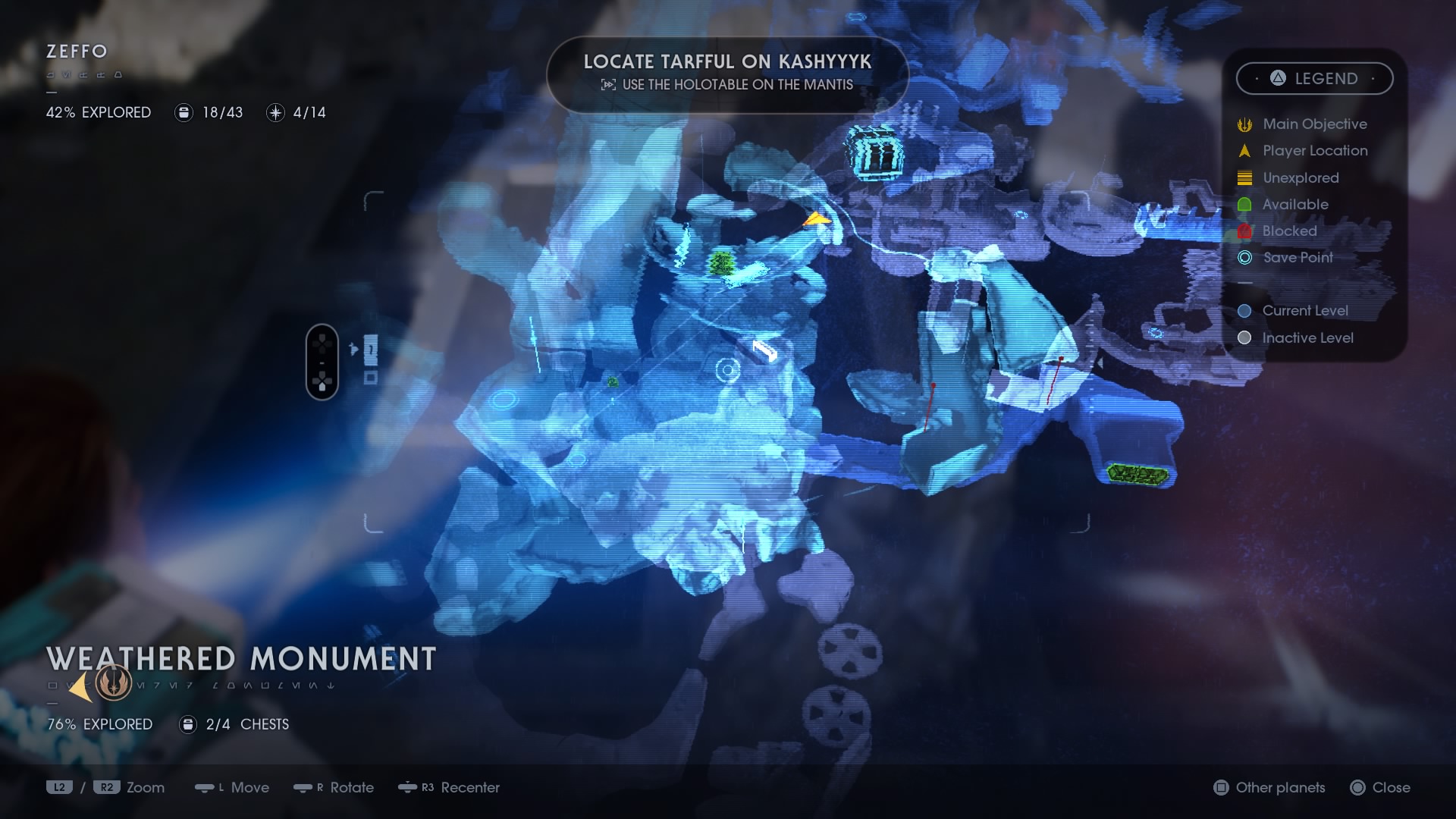This screenshot has width=1456, height=819.
Task: Toggle the Current Level indicator in the Legend
Action: coord(1243,310)
